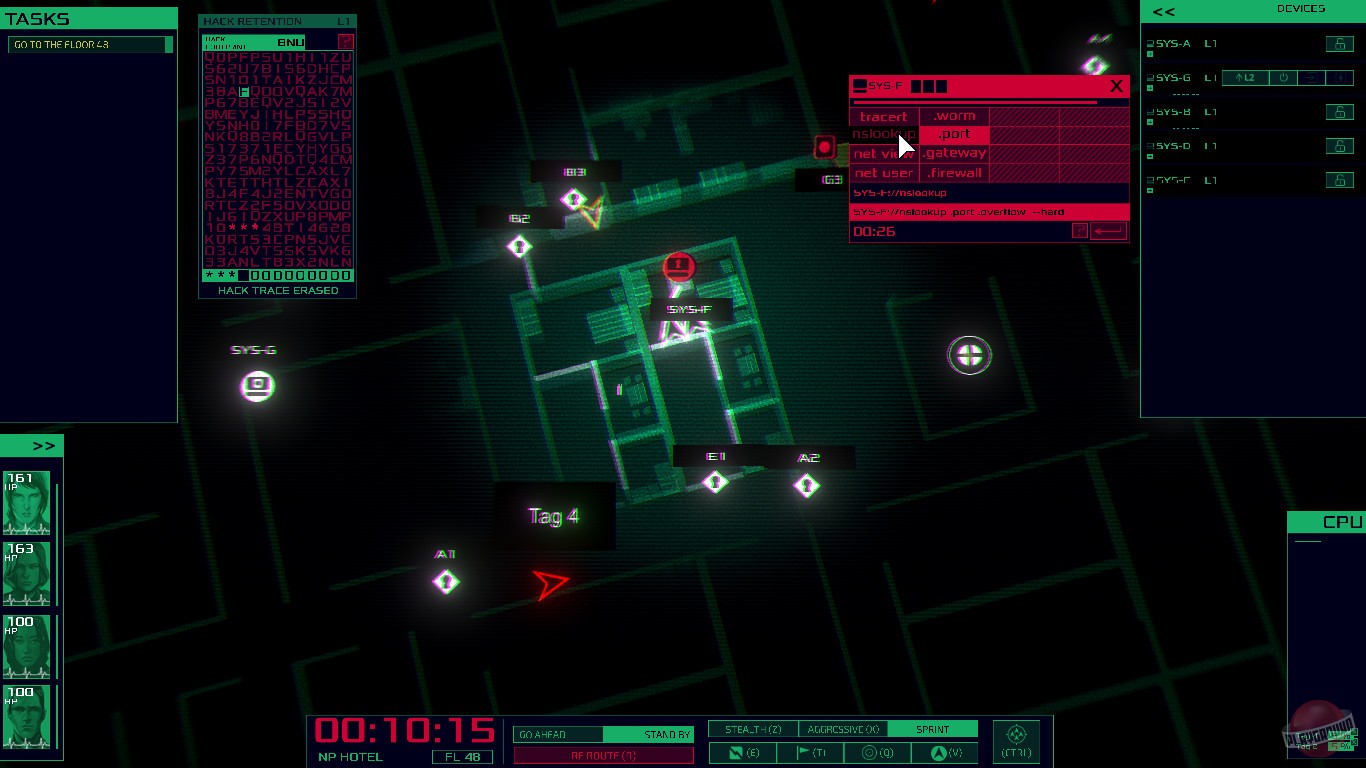Viewport: 1366px width, 768px height.
Task: Select the tracert hacking command
Action: [882, 116]
